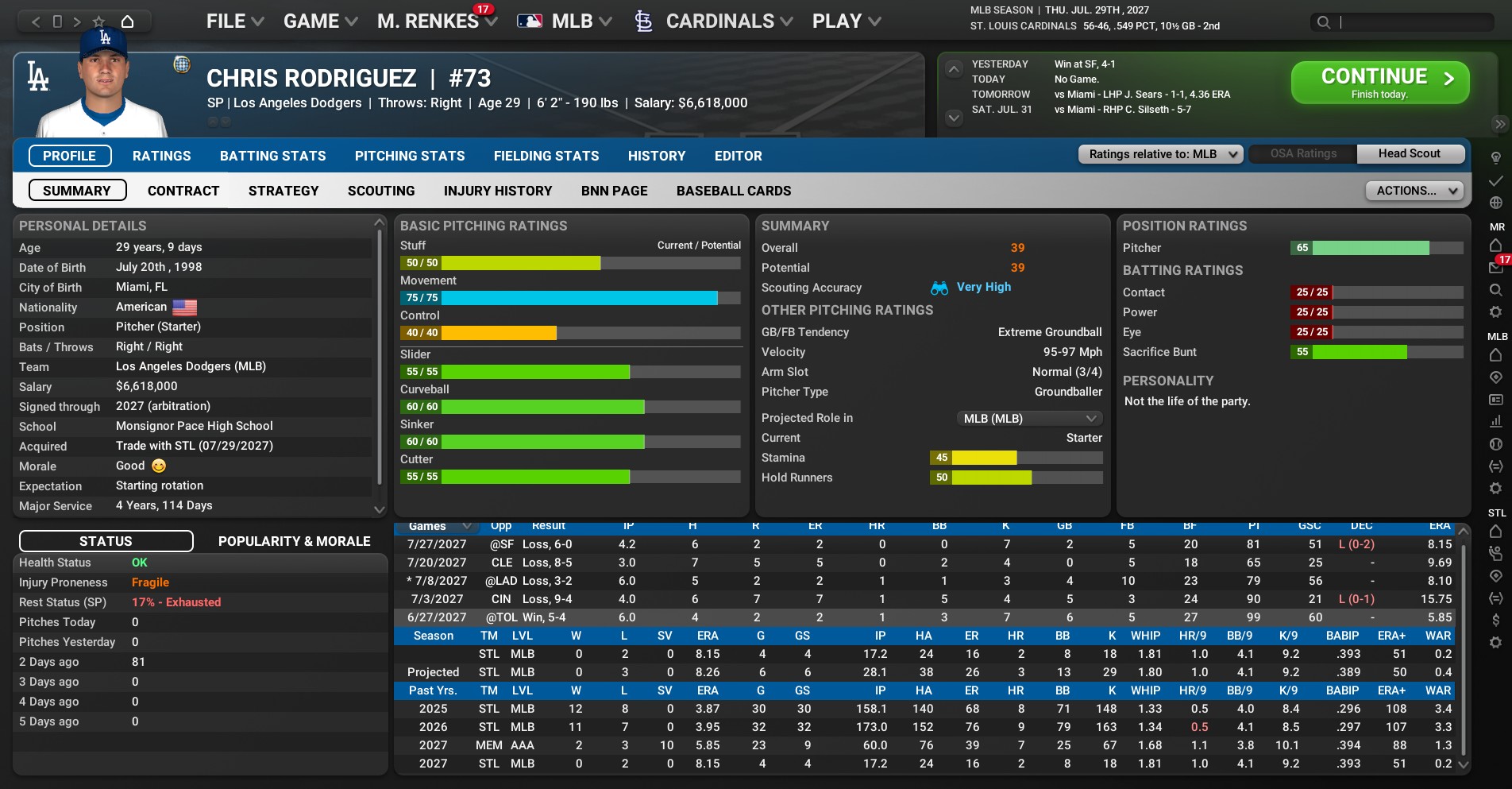Switch to OSA Ratings
This screenshot has width=1512, height=789.
[x=1302, y=153]
